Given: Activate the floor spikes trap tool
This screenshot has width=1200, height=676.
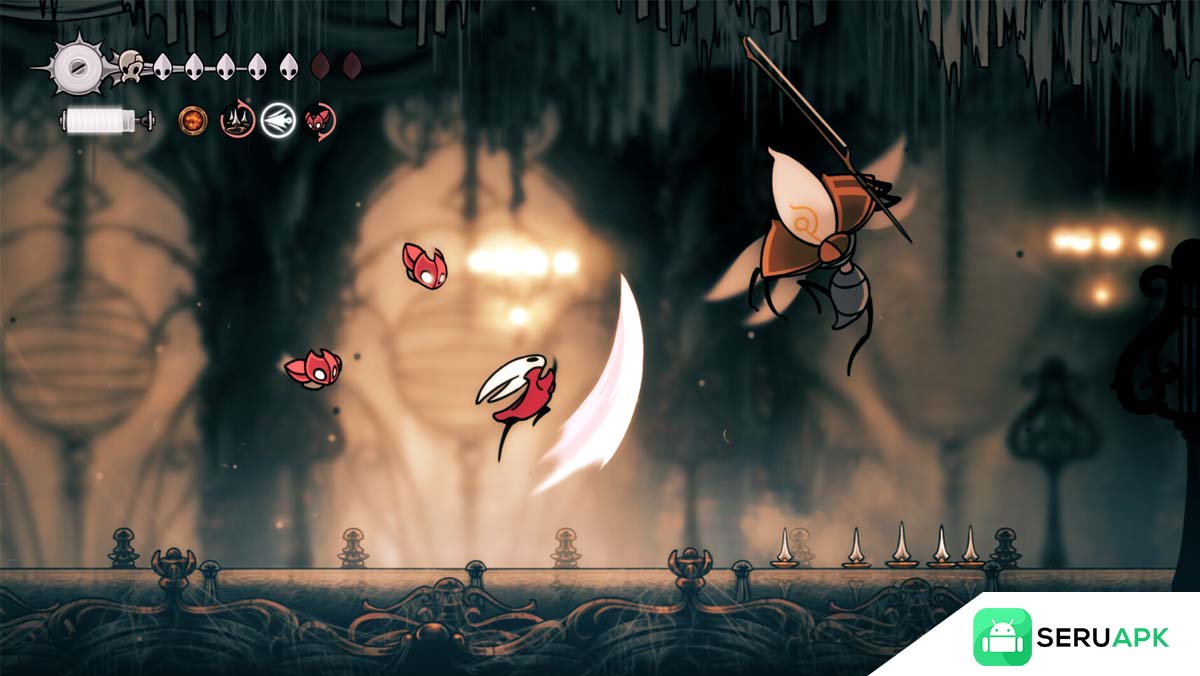Looking at the screenshot, I should 236,120.
